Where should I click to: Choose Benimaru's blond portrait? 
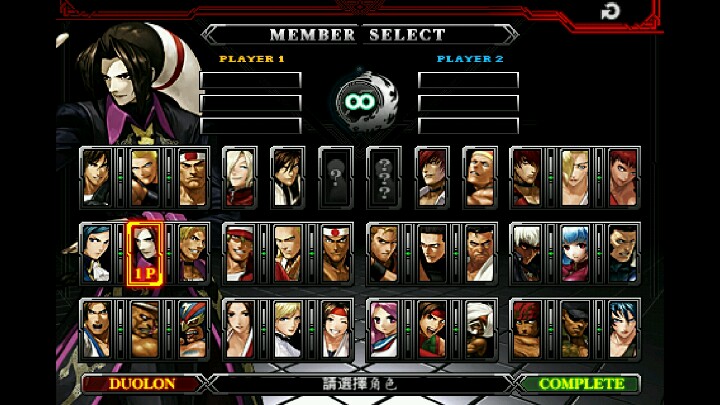[x=144, y=176]
